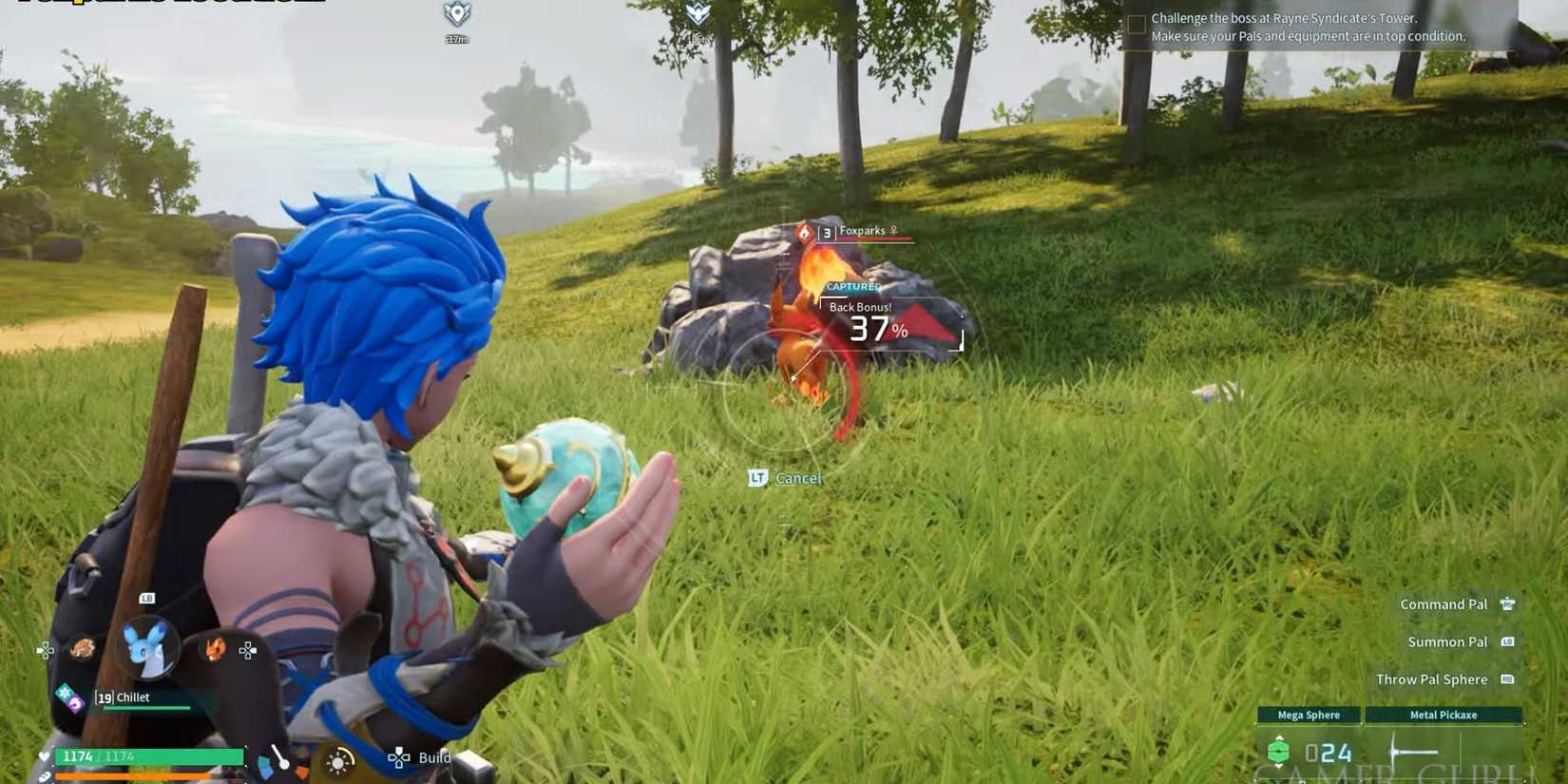Check the Rayne Syndicate's Tower quest checkbox
This screenshot has height=784, width=1568.
click(1137, 23)
